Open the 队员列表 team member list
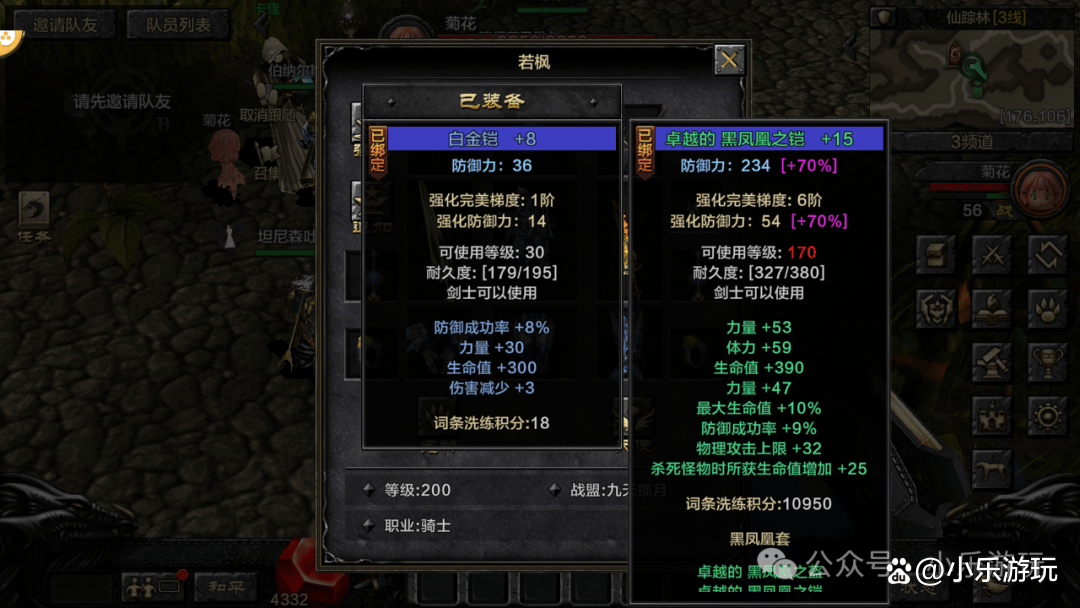1080x608 pixels. [178, 25]
